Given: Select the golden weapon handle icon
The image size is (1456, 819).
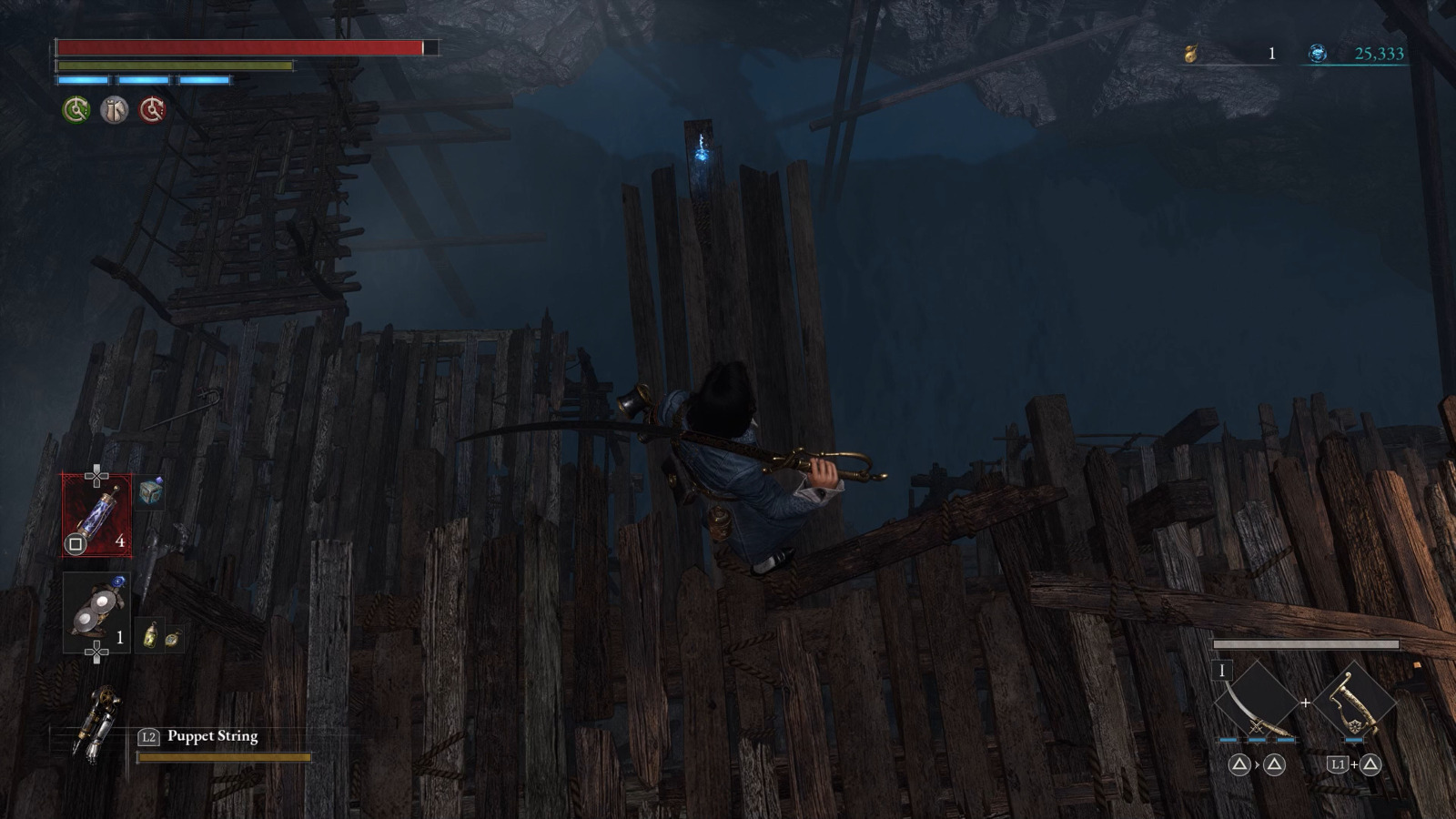Looking at the screenshot, I should point(1354,702).
